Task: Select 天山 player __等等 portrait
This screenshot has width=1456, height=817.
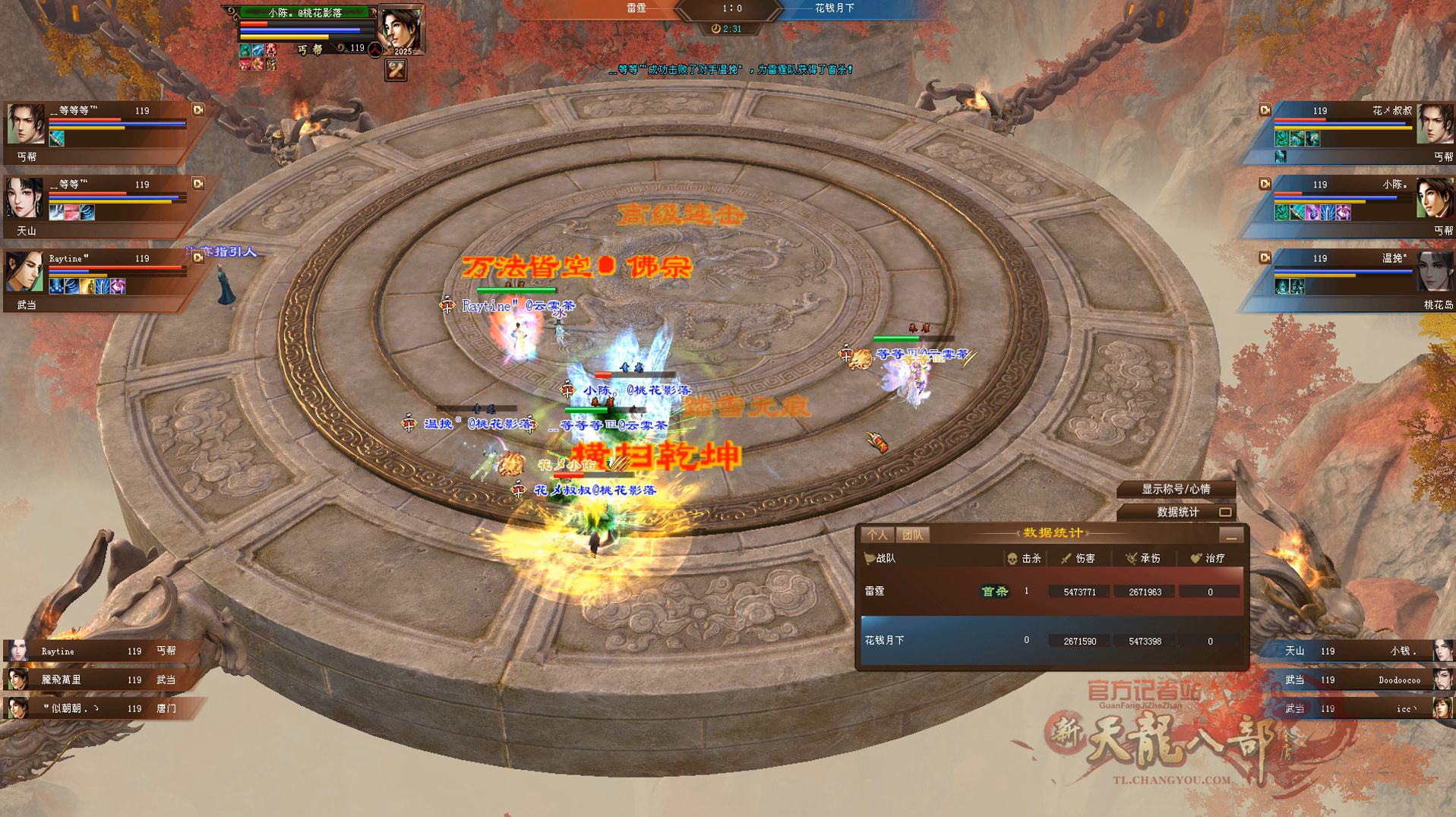Action: pyautogui.click(x=24, y=197)
